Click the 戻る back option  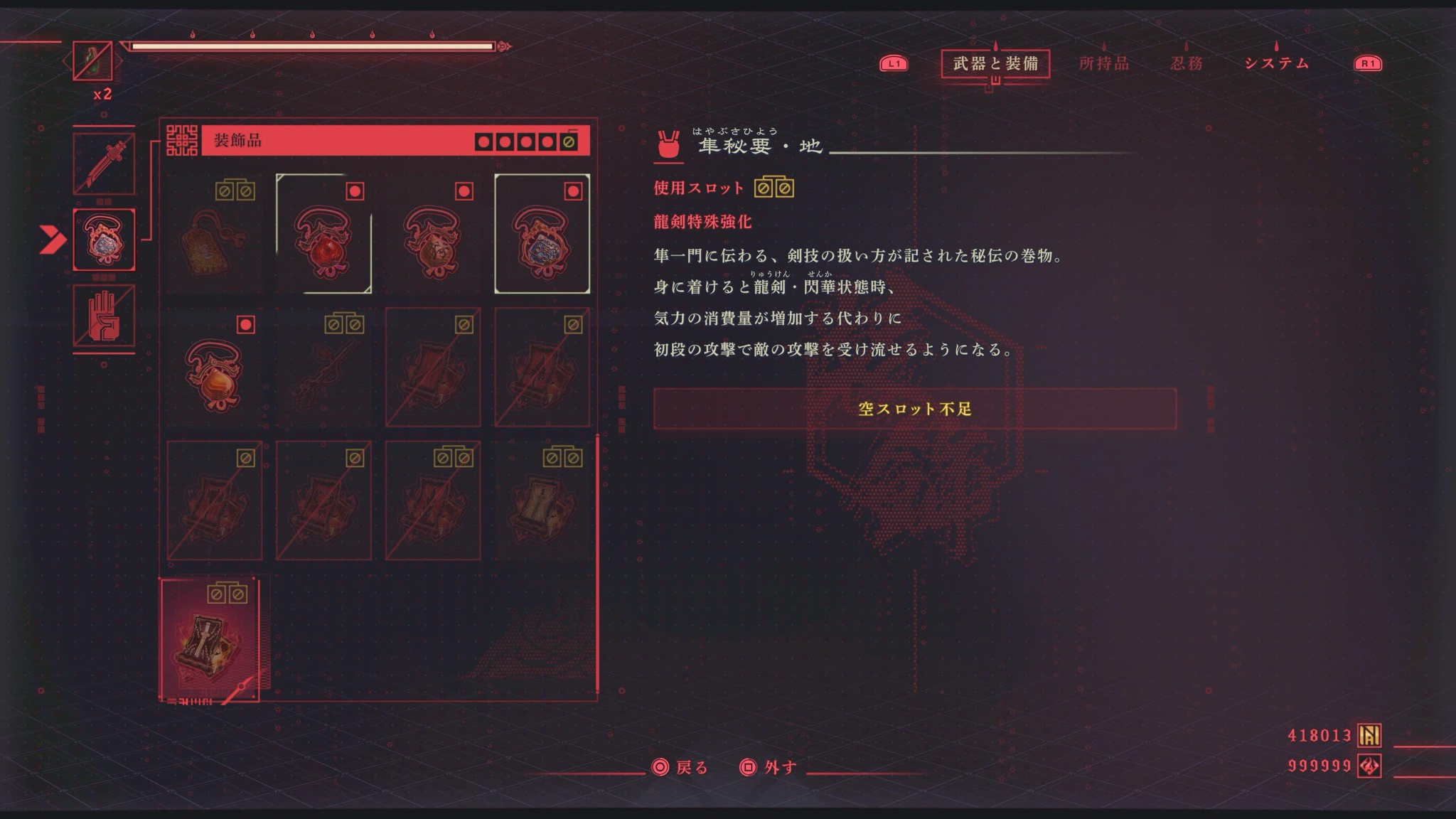[x=680, y=768]
